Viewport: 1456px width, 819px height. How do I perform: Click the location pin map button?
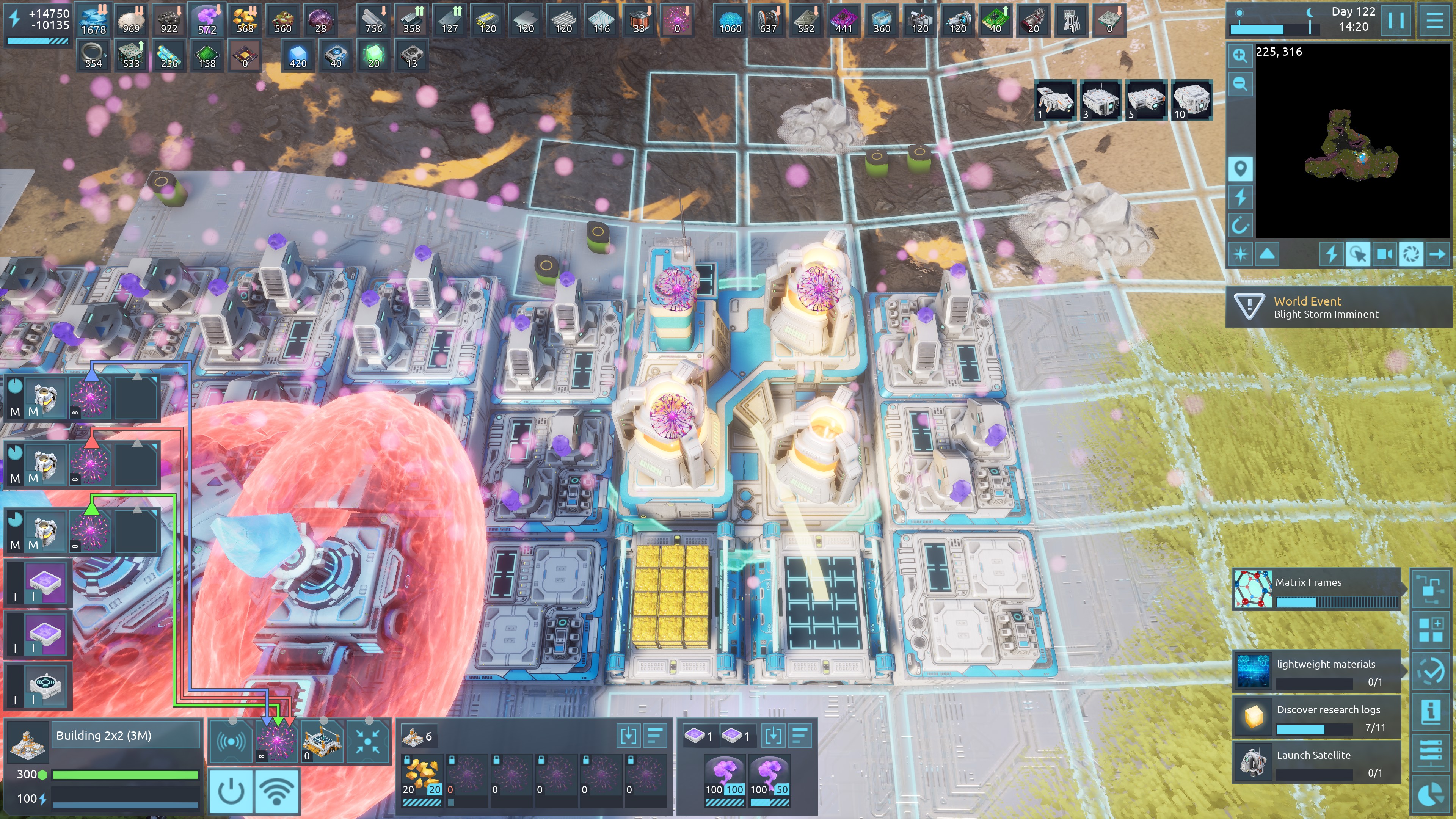coord(1240,168)
